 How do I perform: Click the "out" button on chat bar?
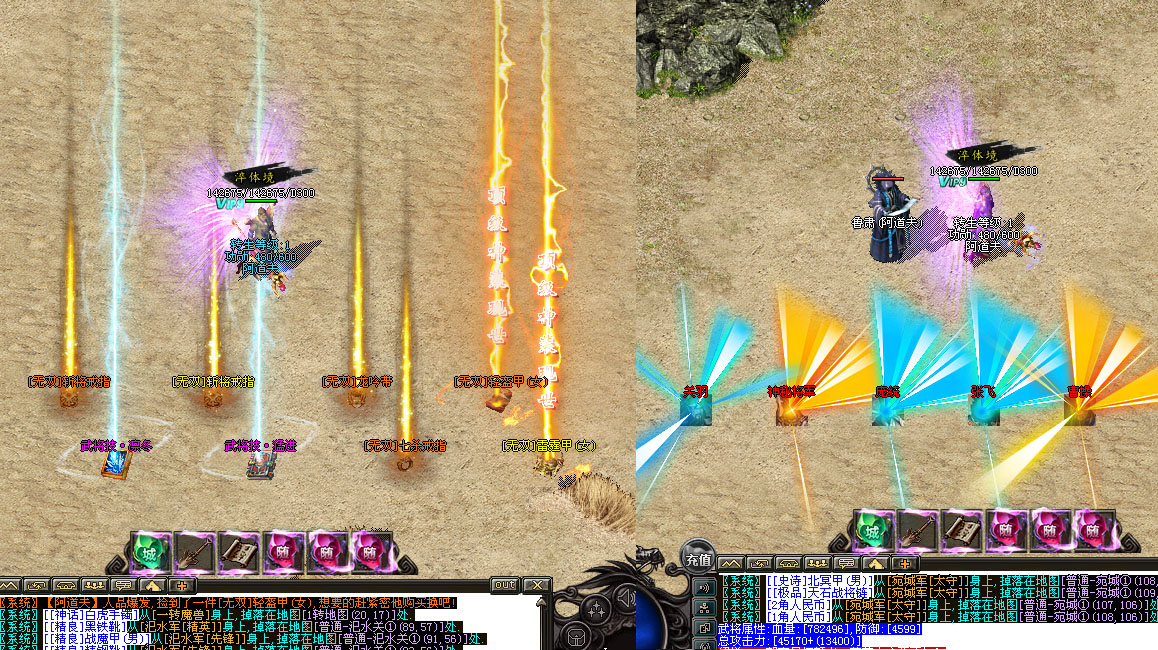505,585
